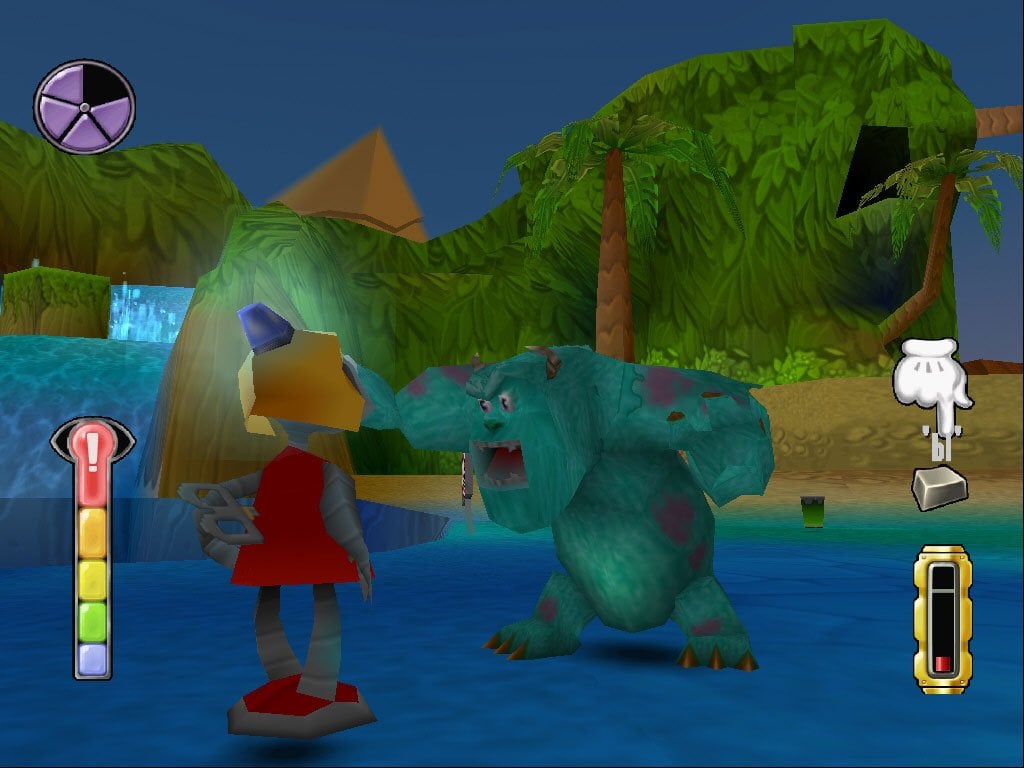
Task: Choose the silver block item icon
Action: [x=939, y=488]
